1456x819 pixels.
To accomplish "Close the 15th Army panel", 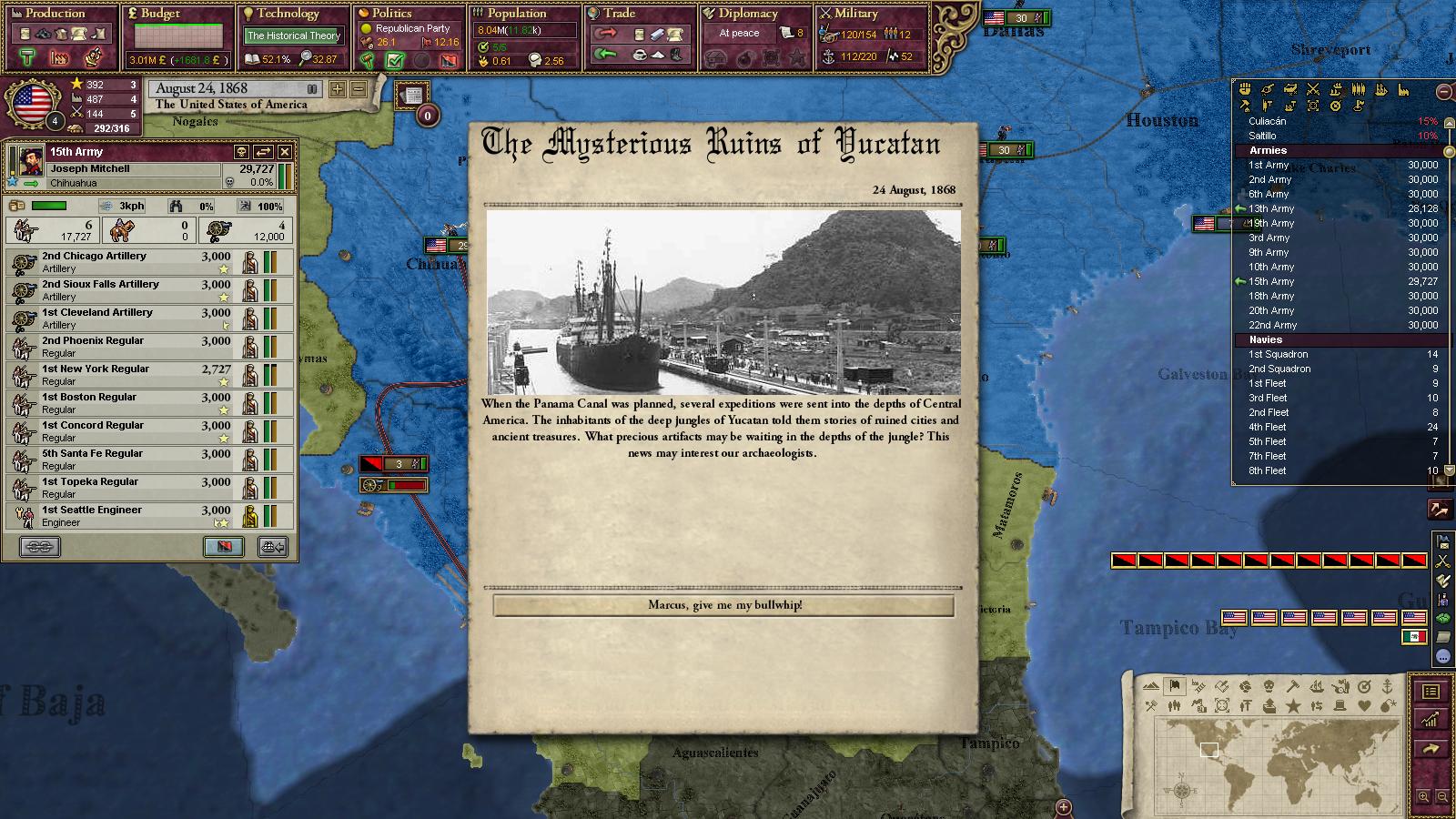I will 285,152.
